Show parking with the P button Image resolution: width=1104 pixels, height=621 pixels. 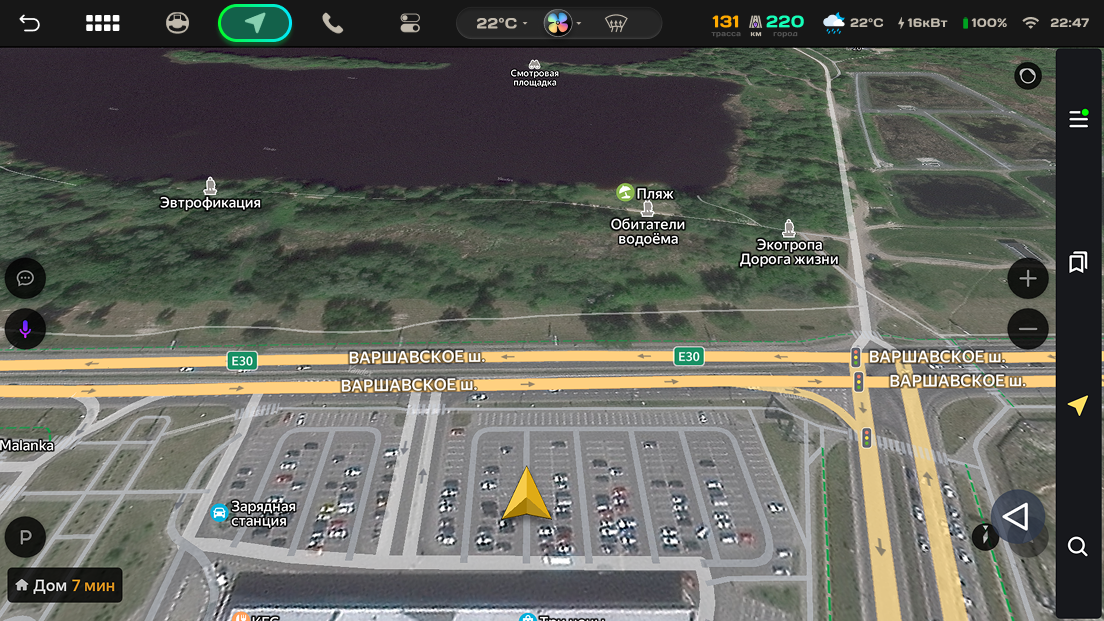tap(26, 537)
